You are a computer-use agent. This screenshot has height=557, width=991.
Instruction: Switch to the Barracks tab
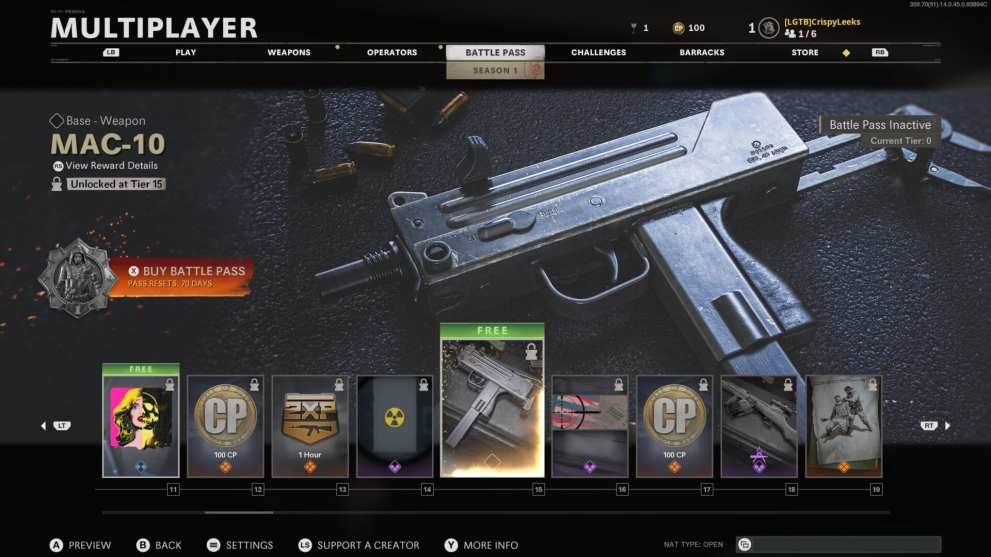coord(702,52)
